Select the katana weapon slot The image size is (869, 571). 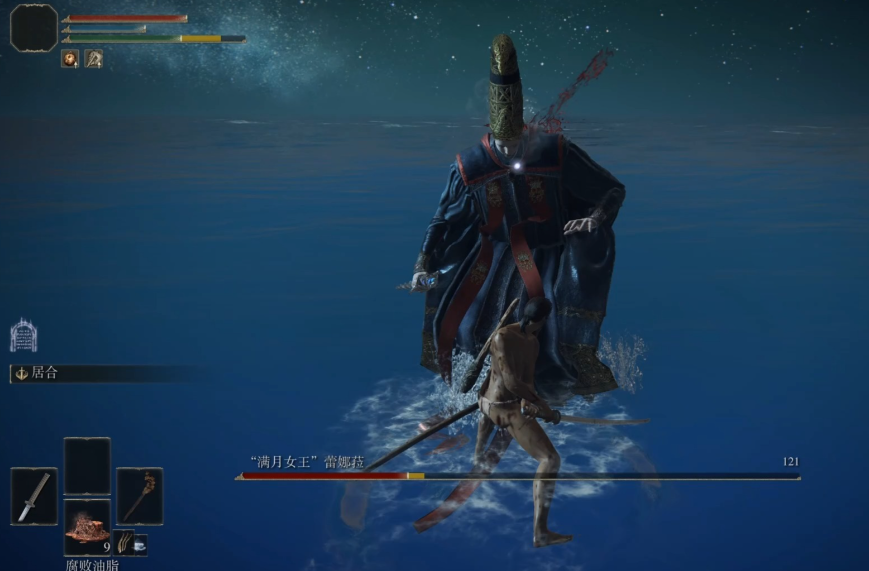pyautogui.click(x=34, y=496)
